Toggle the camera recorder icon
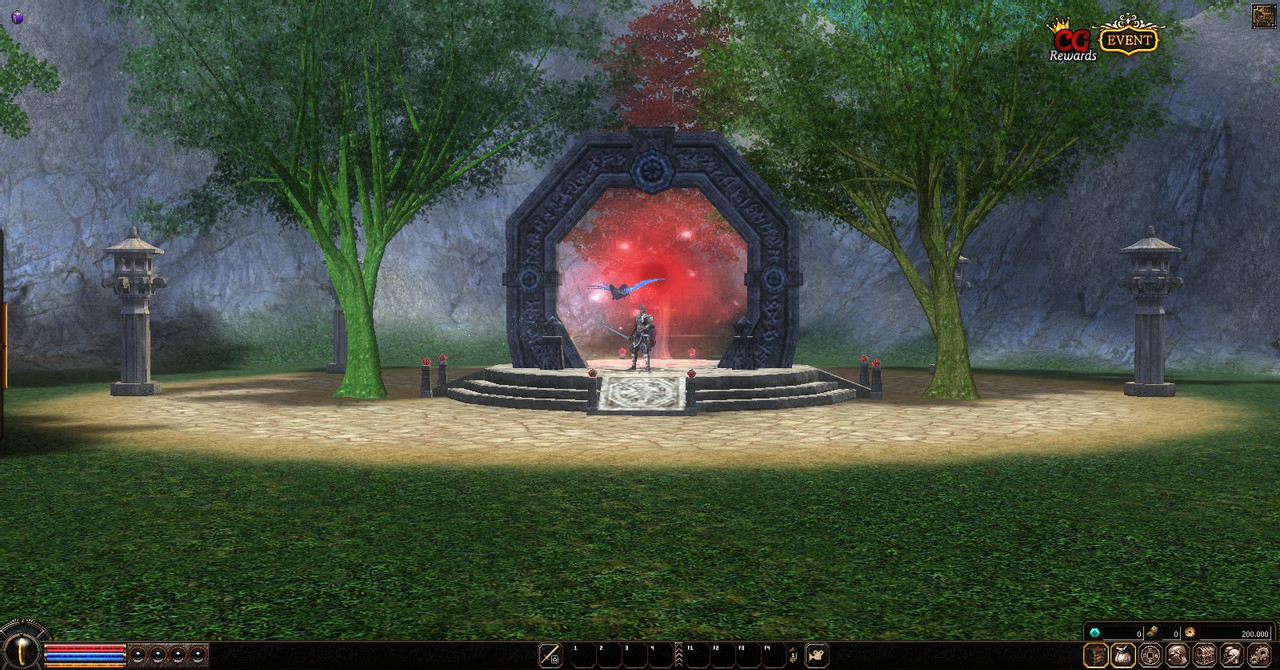Image resolution: width=1280 pixels, height=670 pixels. click(817, 655)
